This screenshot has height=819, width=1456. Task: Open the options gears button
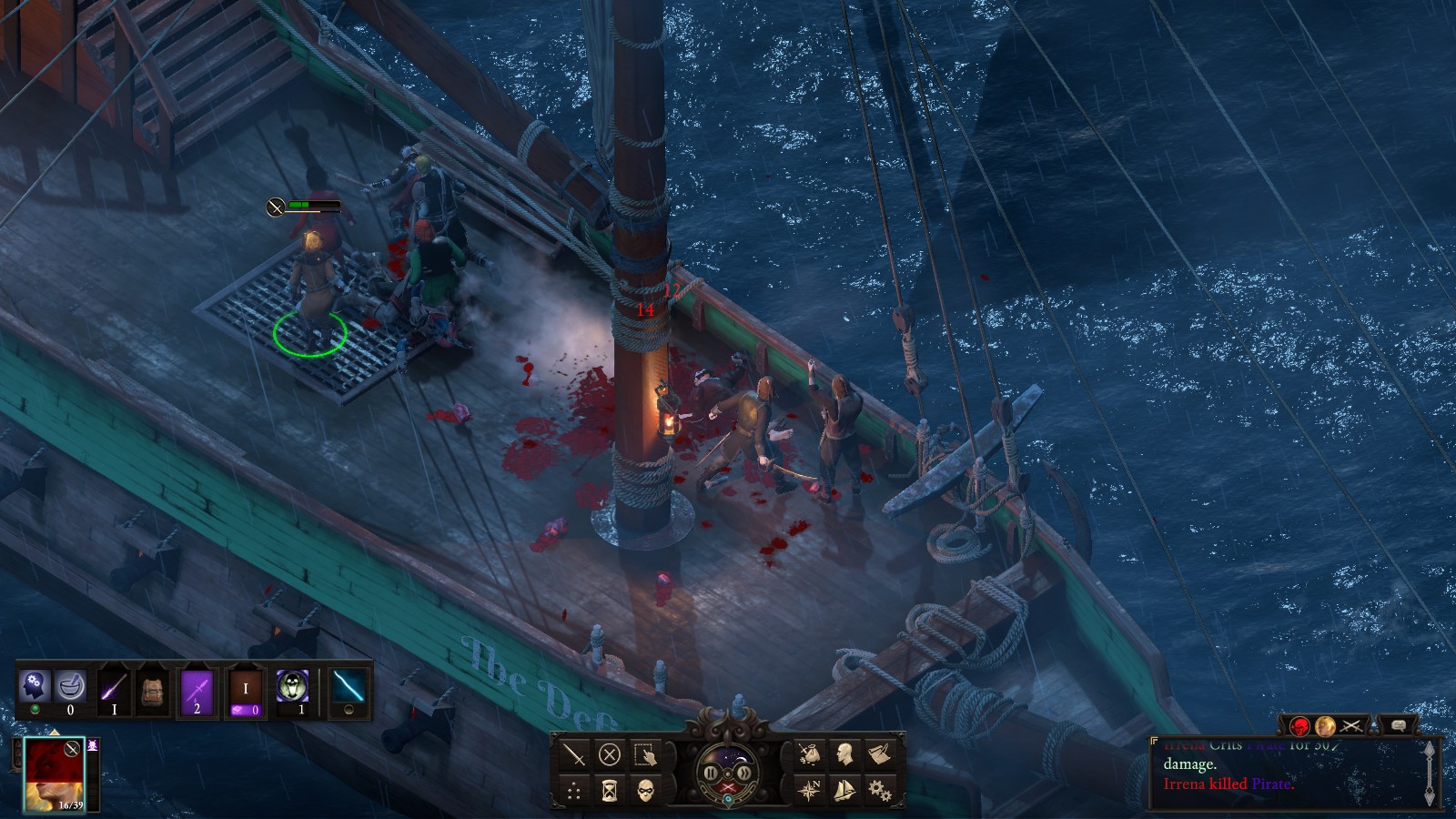tap(880, 790)
